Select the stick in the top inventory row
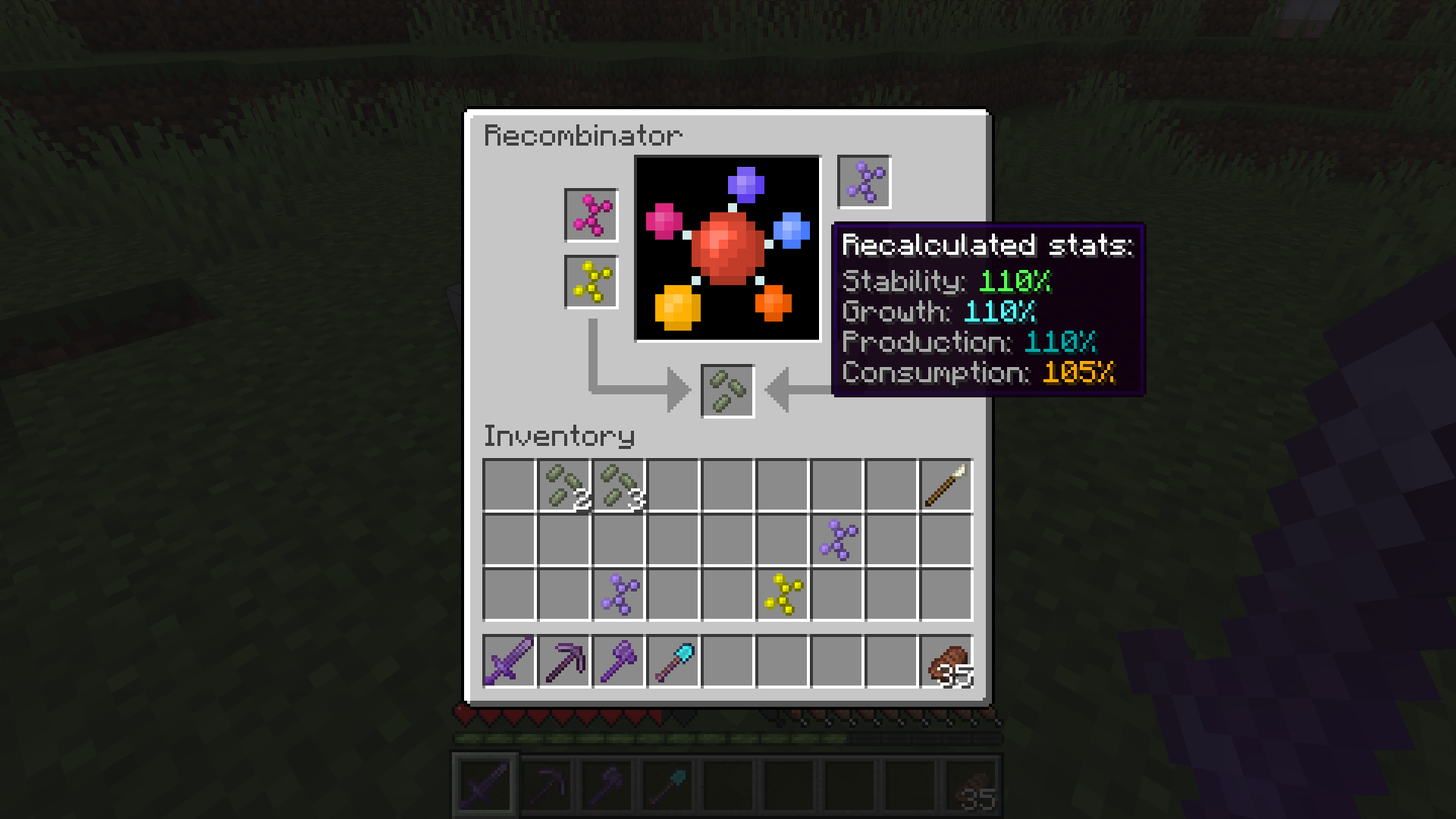 click(x=946, y=485)
